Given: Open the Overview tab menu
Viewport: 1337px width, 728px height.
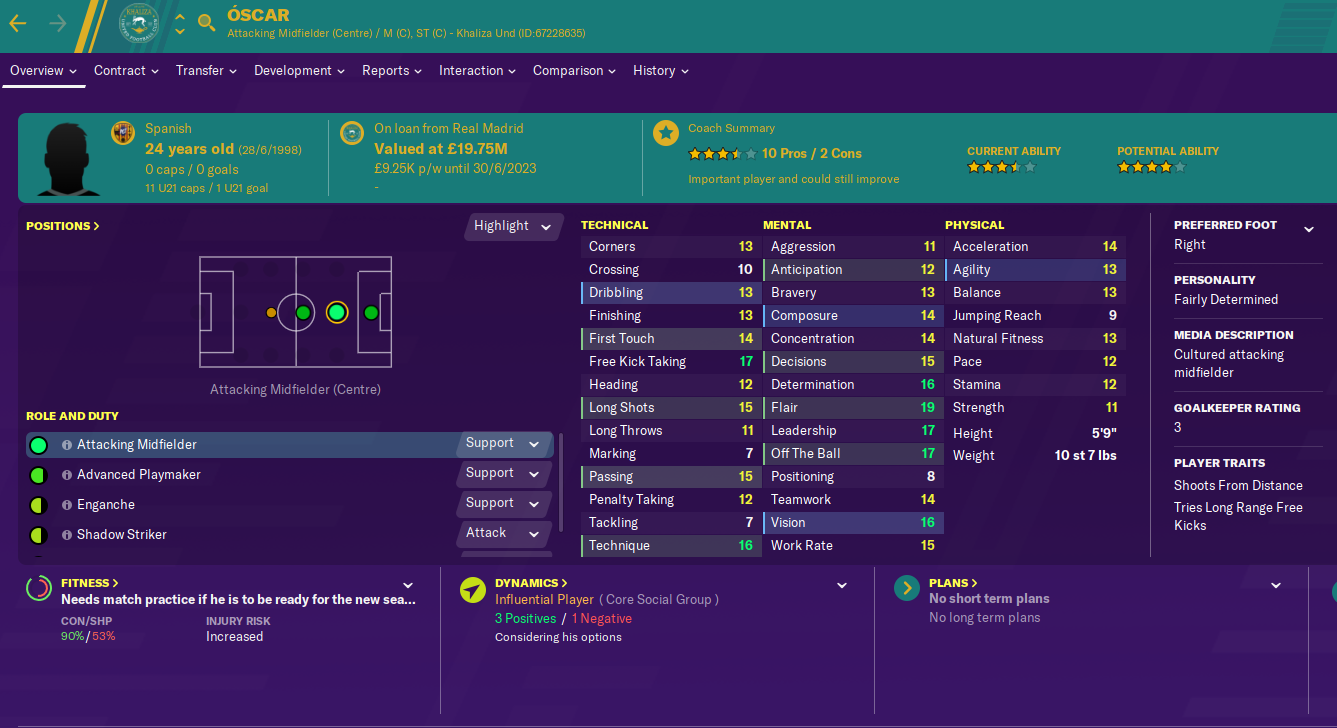Looking at the screenshot, I should [x=43, y=71].
